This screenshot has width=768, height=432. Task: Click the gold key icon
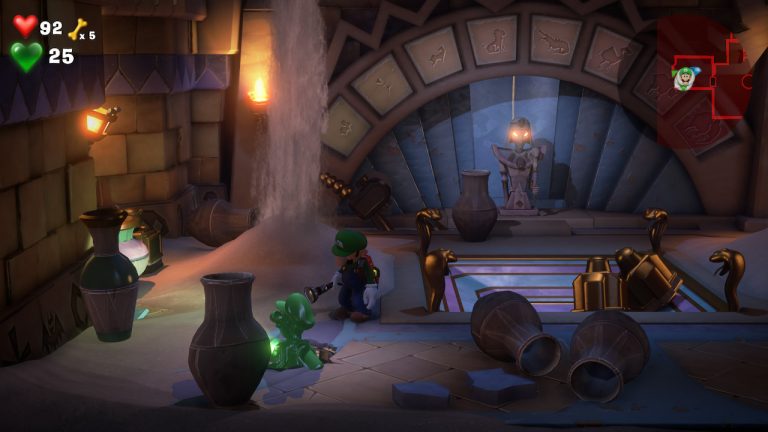(x=77, y=29)
